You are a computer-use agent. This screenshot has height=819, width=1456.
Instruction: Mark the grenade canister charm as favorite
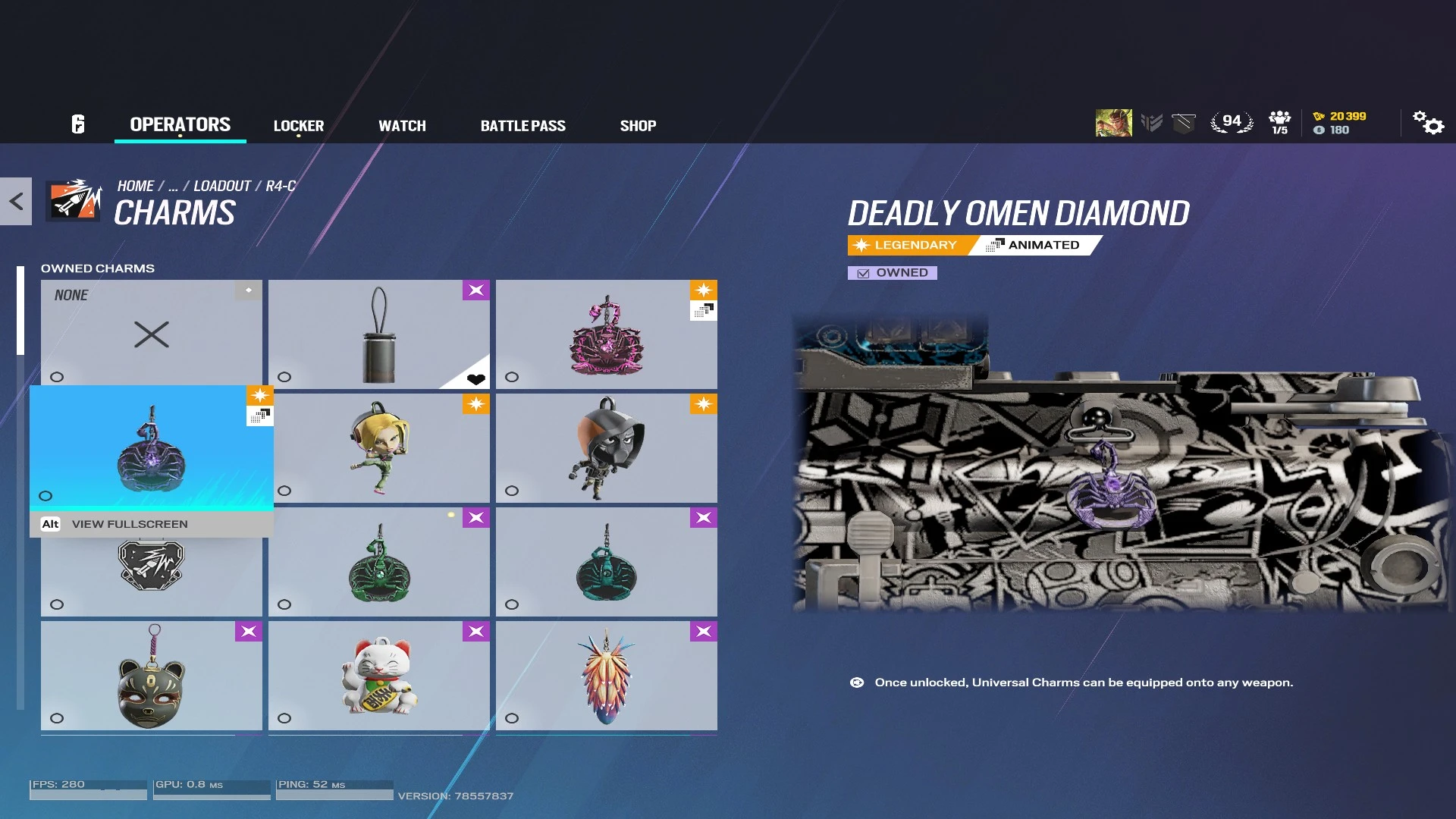coord(476,378)
